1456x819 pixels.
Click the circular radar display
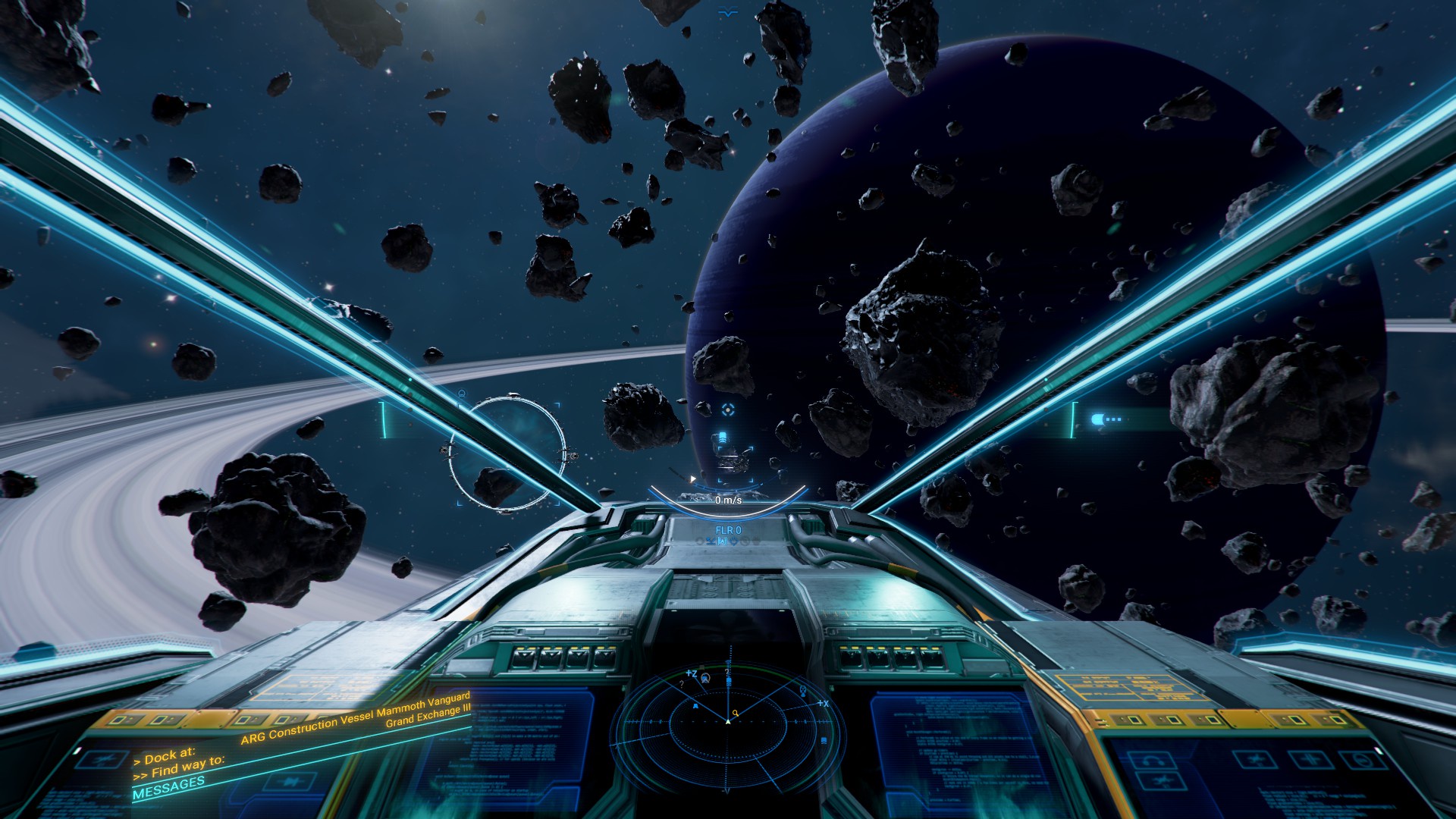[728, 720]
